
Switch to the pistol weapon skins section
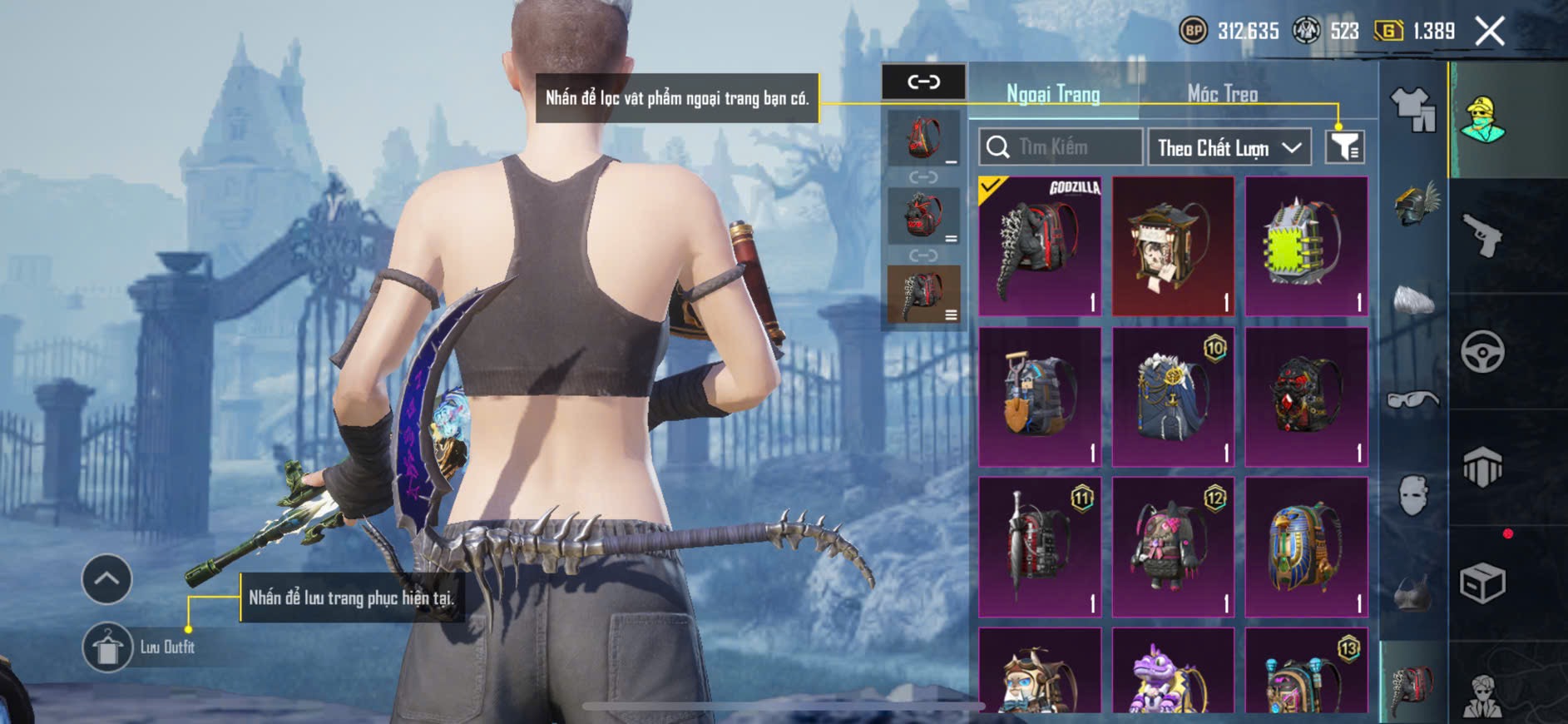point(1482,236)
